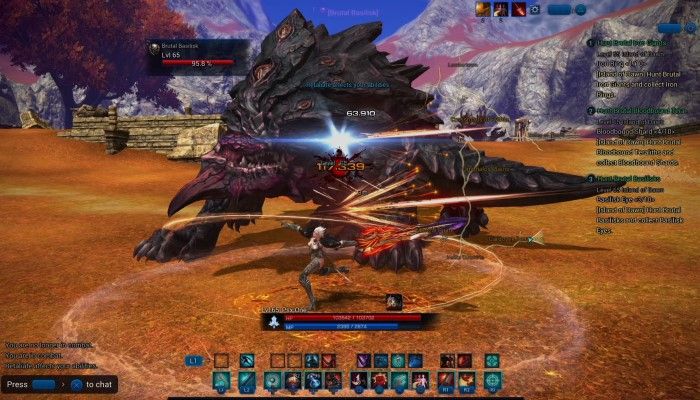Select the golden orb buff icon
The image size is (700, 400).
tap(482, 9)
